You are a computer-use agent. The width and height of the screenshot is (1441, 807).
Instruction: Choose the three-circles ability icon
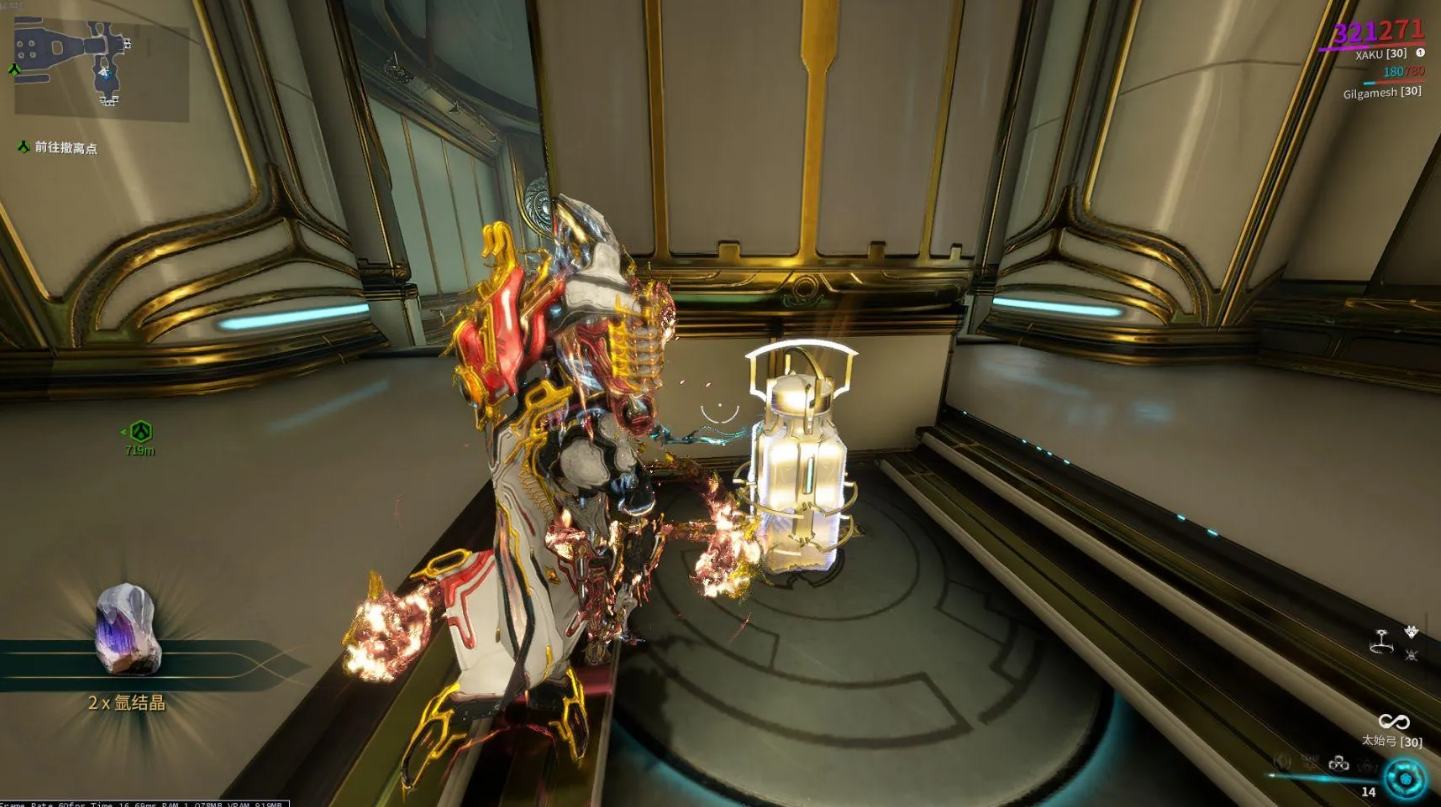point(1338,764)
